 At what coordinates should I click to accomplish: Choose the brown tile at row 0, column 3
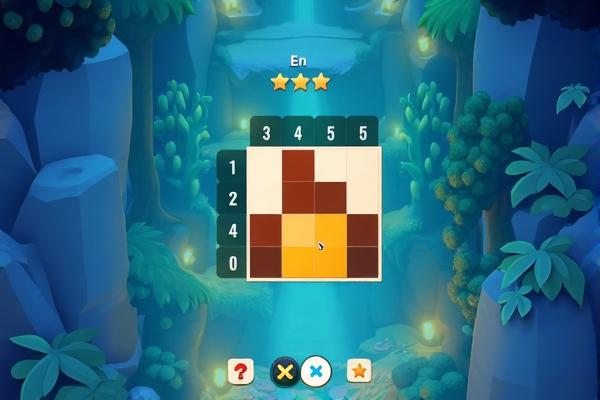[265, 262]
